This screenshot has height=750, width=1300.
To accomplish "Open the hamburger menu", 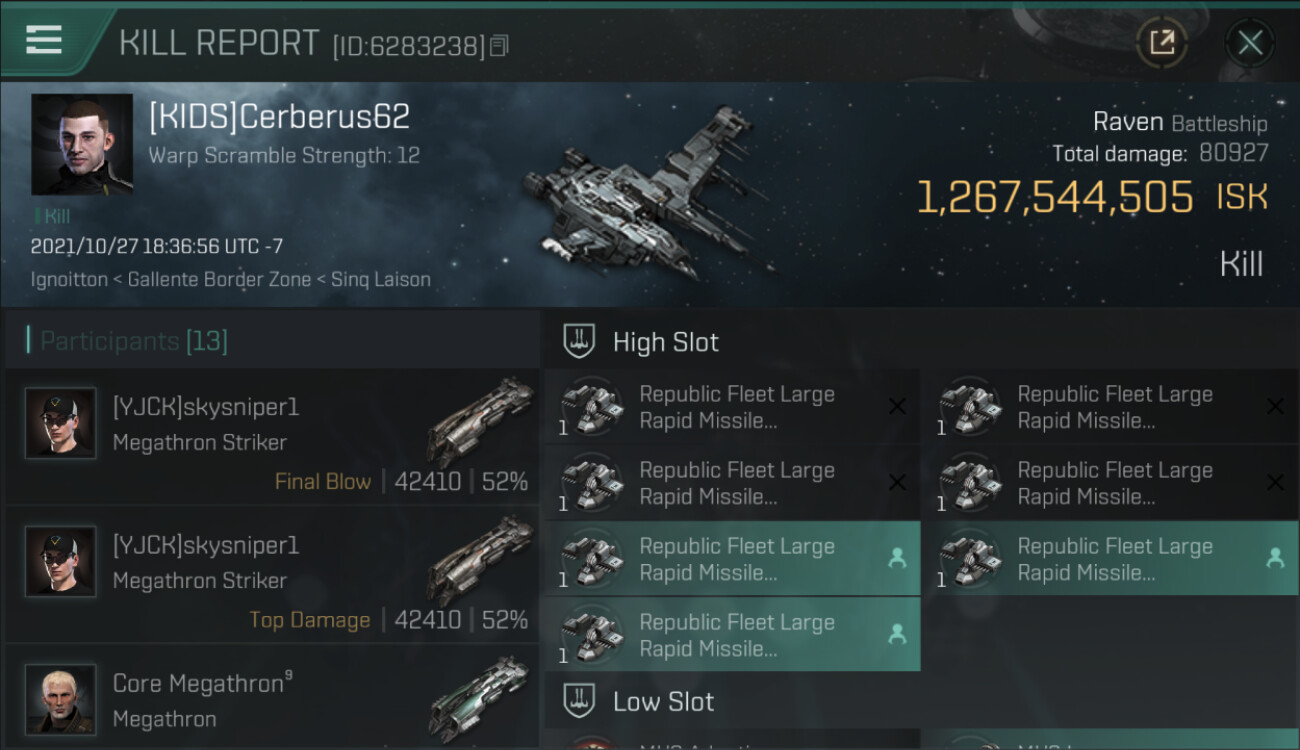I will coord(44,40).
